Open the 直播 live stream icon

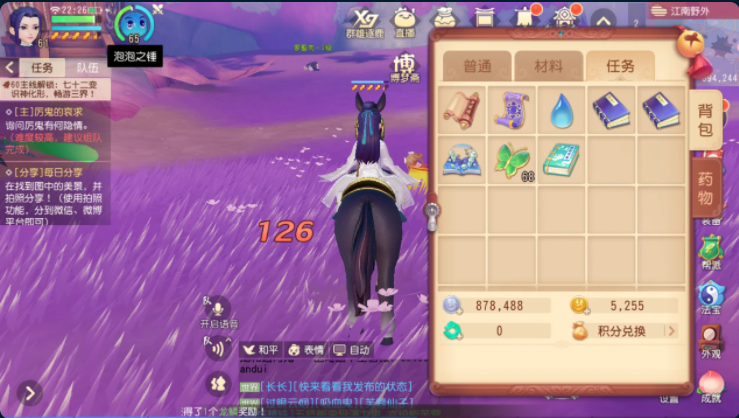tap(404, 20)
